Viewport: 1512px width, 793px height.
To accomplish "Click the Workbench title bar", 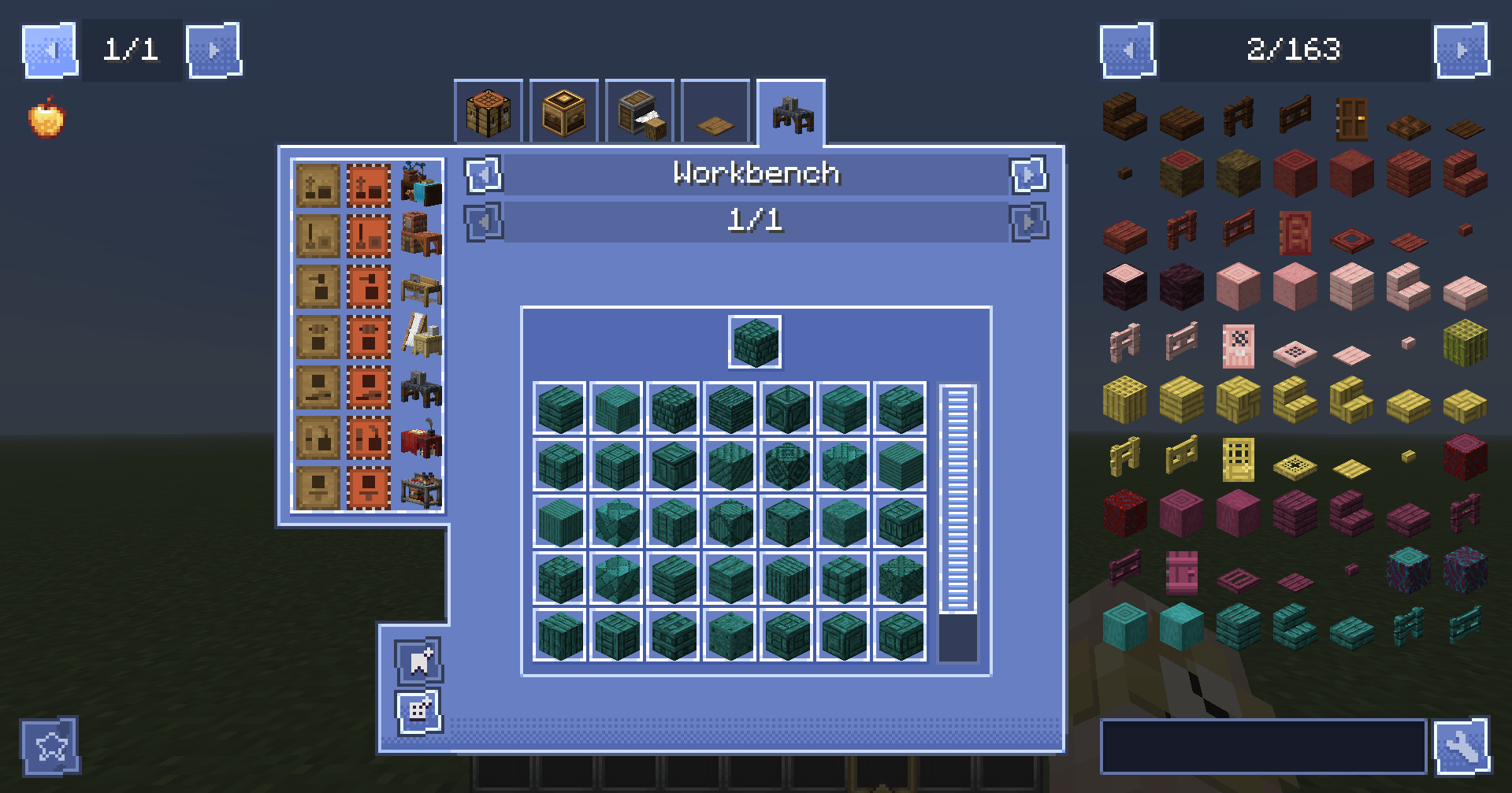I will click(x=756, y=174).
